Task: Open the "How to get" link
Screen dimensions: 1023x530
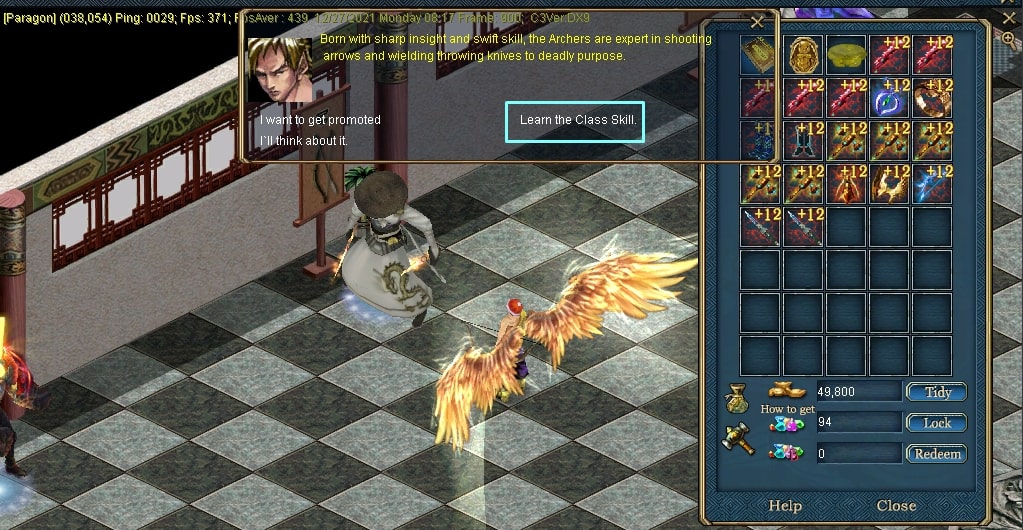Action: pos(787,409)
